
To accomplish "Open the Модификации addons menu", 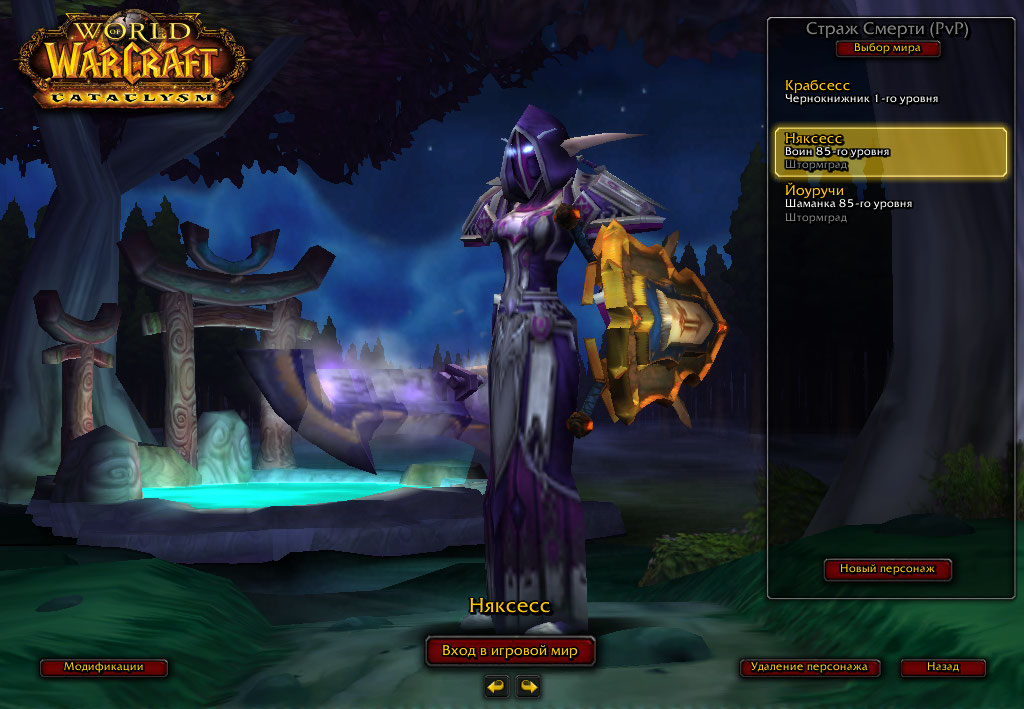I will click(x=104, y=667).
